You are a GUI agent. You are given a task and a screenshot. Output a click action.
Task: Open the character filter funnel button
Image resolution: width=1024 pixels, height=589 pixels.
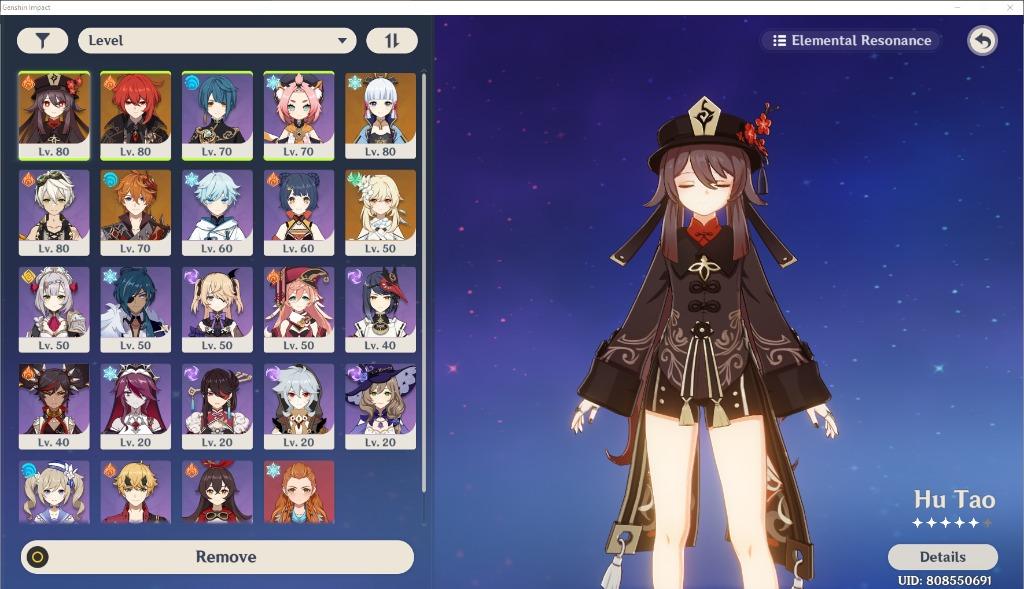(43, 41)
